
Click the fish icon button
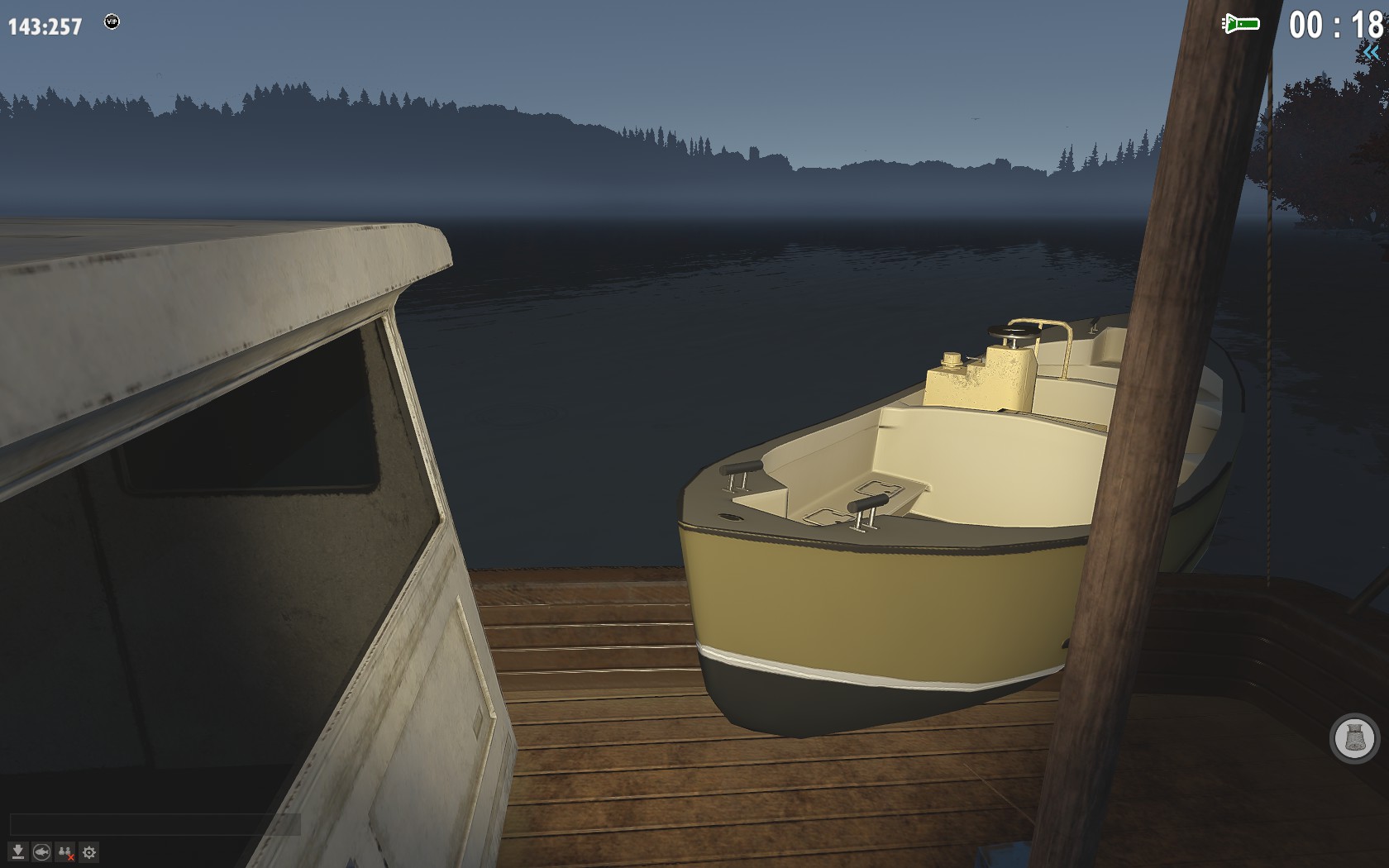[41, 852]
